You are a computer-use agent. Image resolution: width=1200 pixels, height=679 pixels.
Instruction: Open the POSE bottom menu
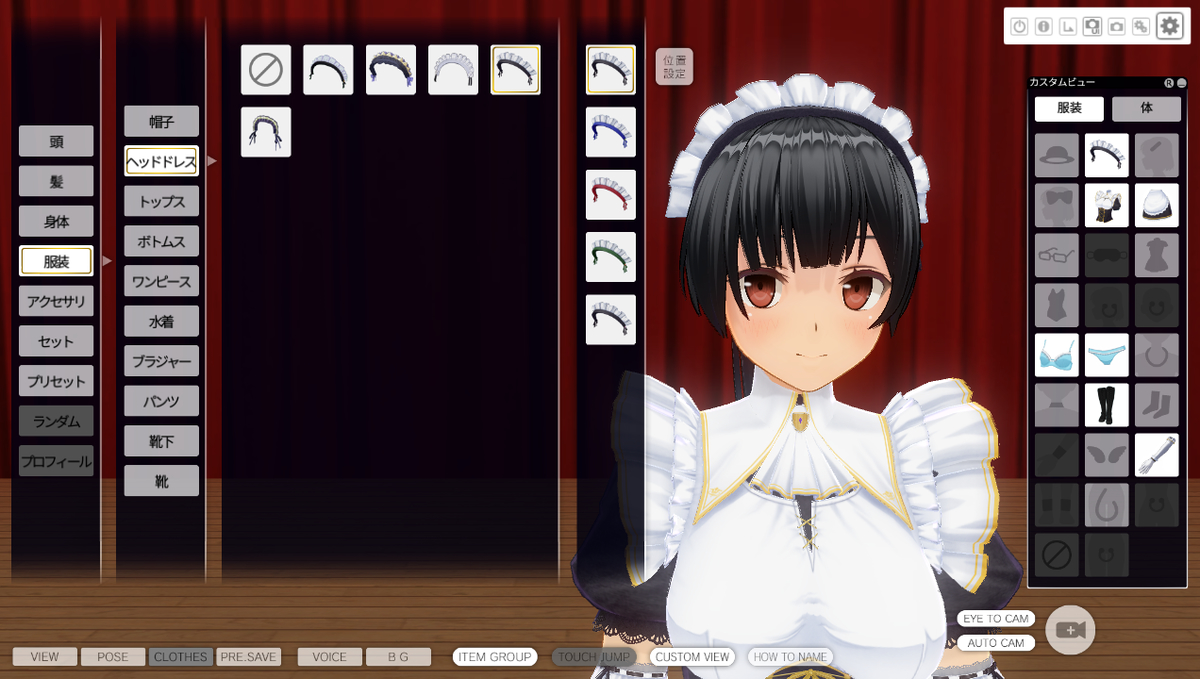113,657
